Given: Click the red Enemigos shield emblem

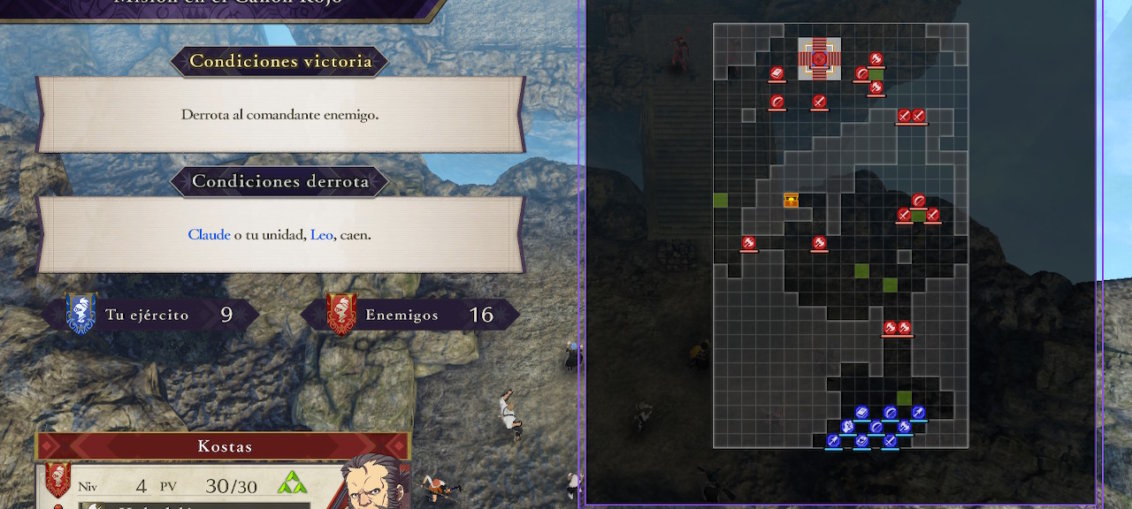Looking at the screenshot, I should click(341, 314).
